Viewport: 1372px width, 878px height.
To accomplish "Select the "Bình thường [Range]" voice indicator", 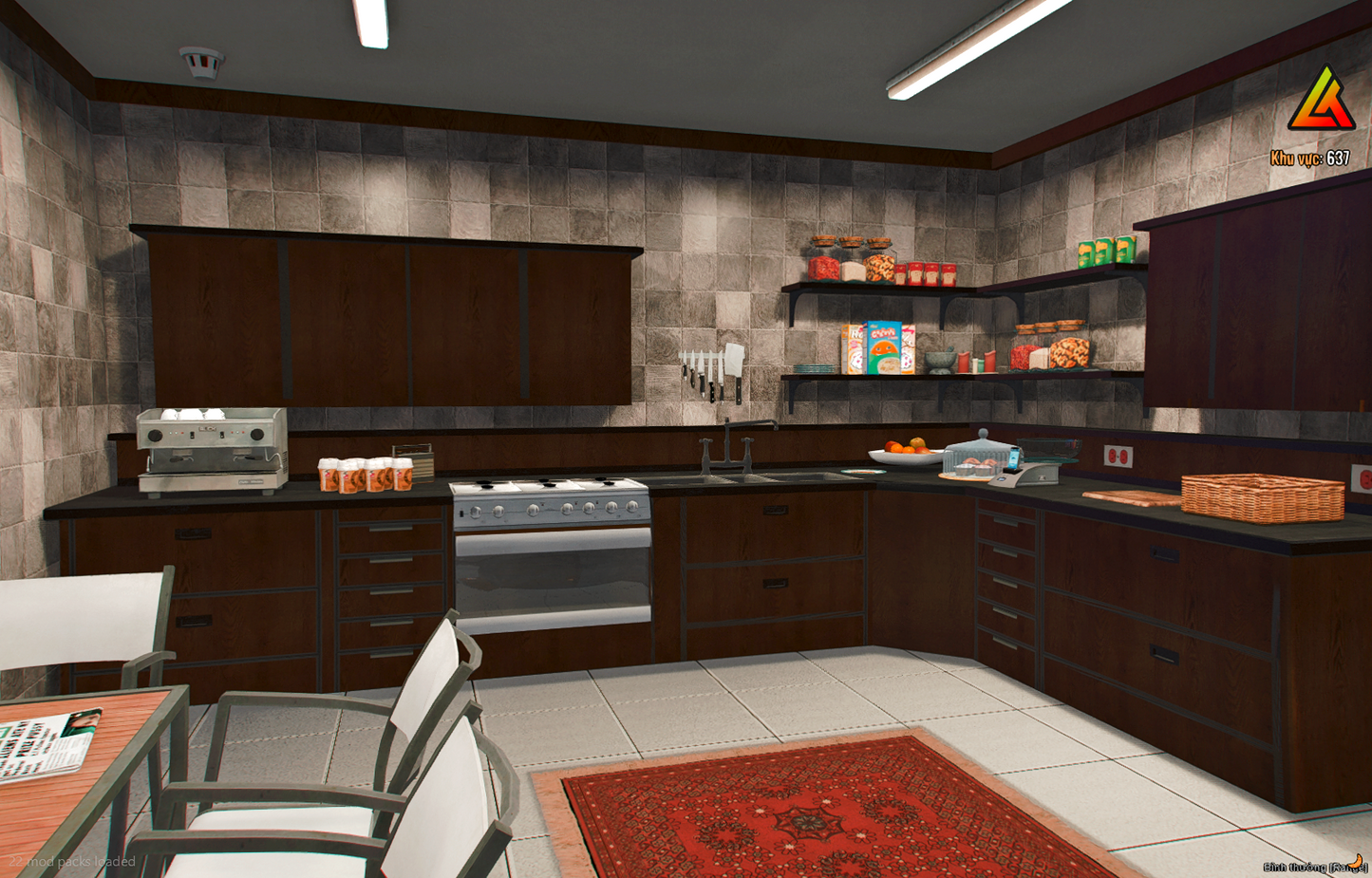I will coord(1312,867).
